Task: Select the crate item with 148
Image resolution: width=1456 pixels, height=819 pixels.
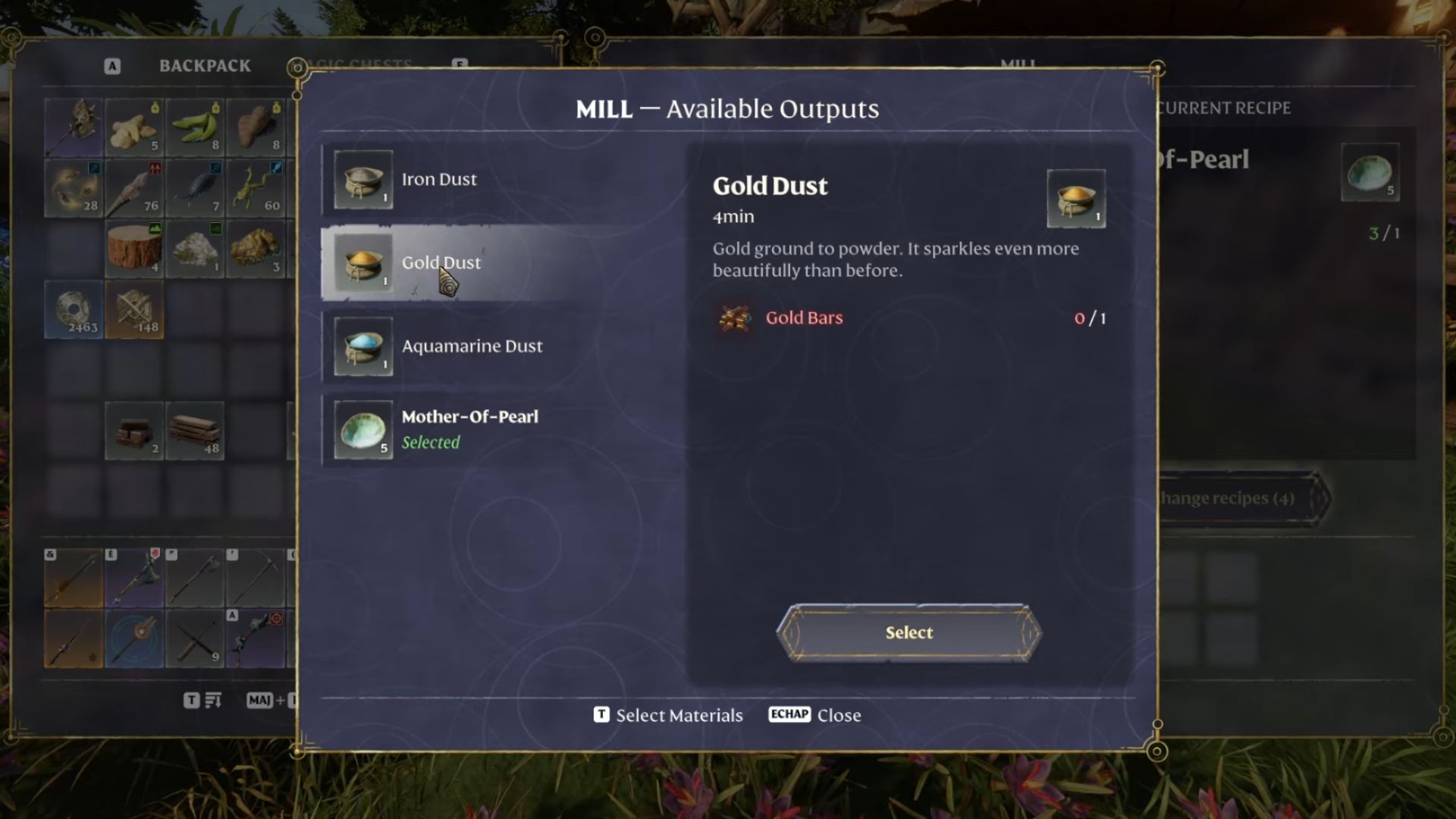Action: click(134, 309)
